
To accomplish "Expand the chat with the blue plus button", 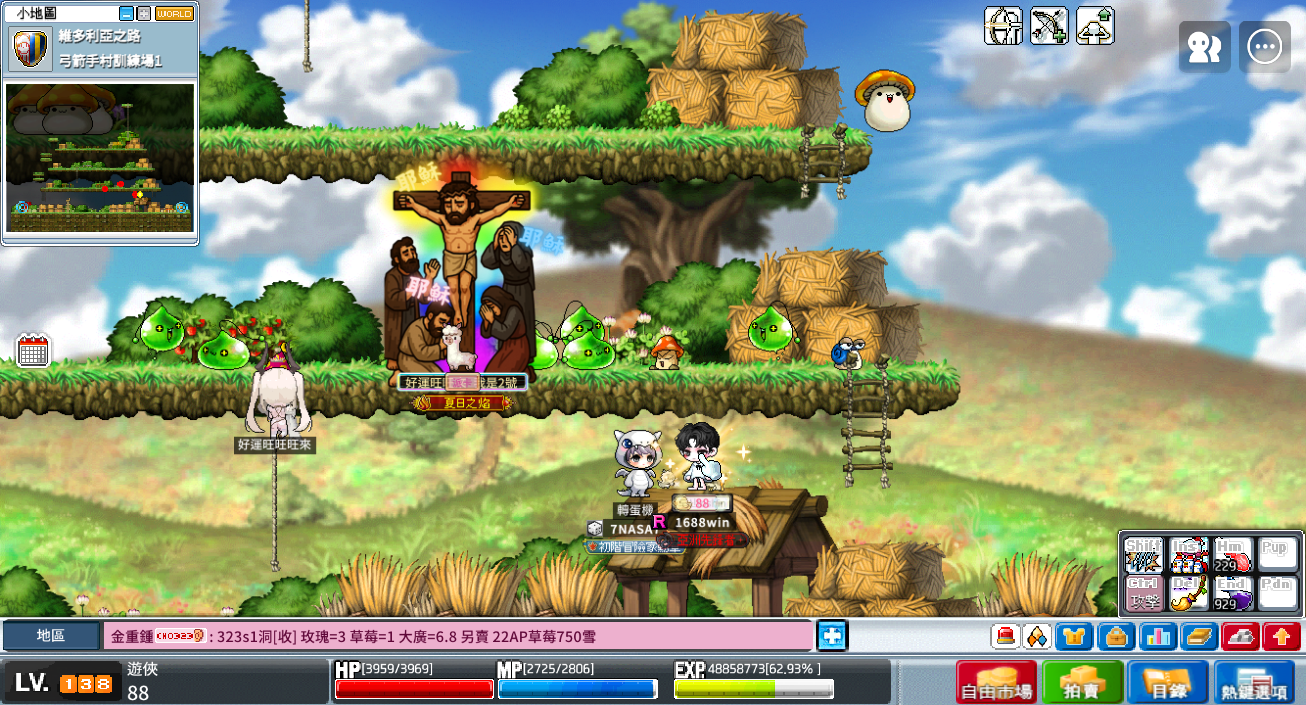I will pyautogui.click(x=832, y=636).
